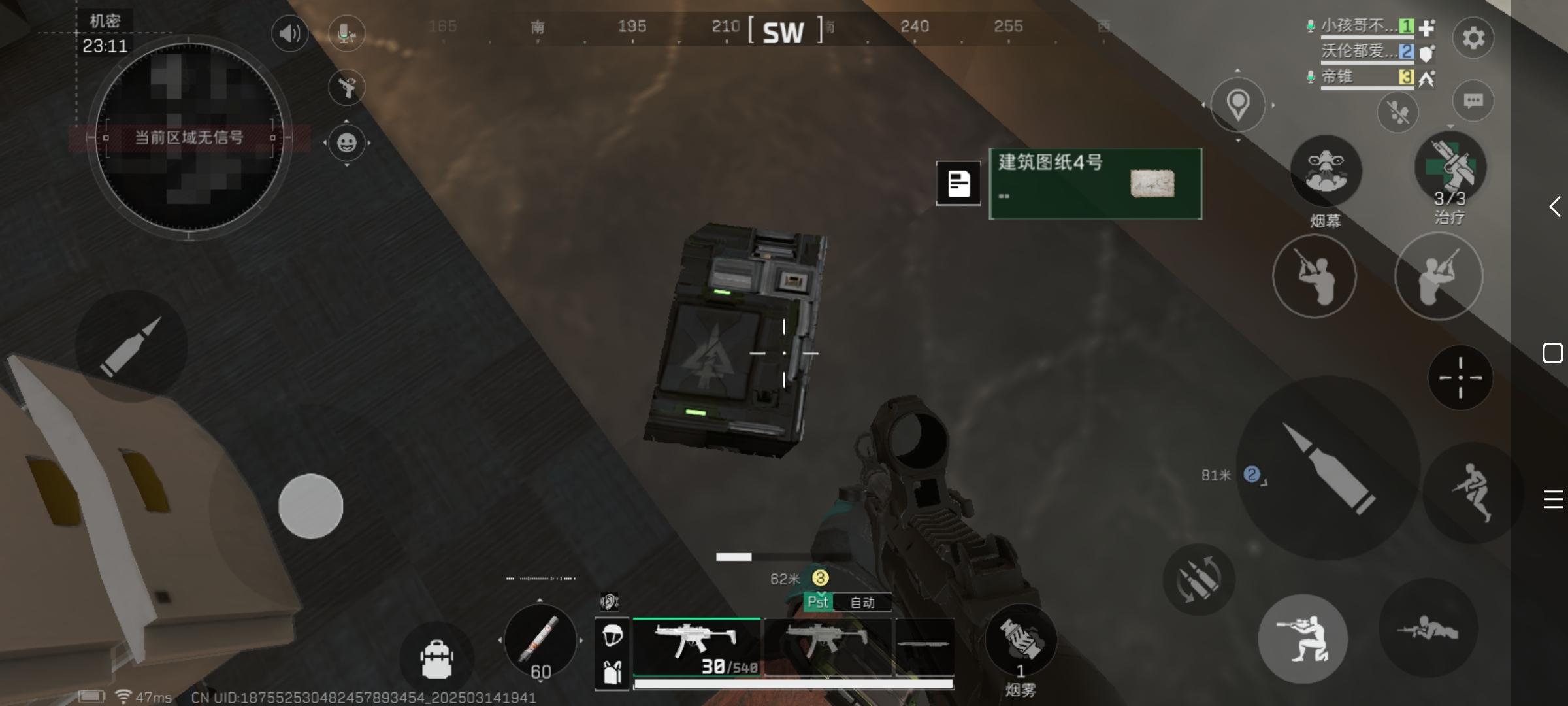Image resolution: width=1568 pixels, height=706 pixels.
Task: Open the team chat message icon
Action: (1475, 101)
